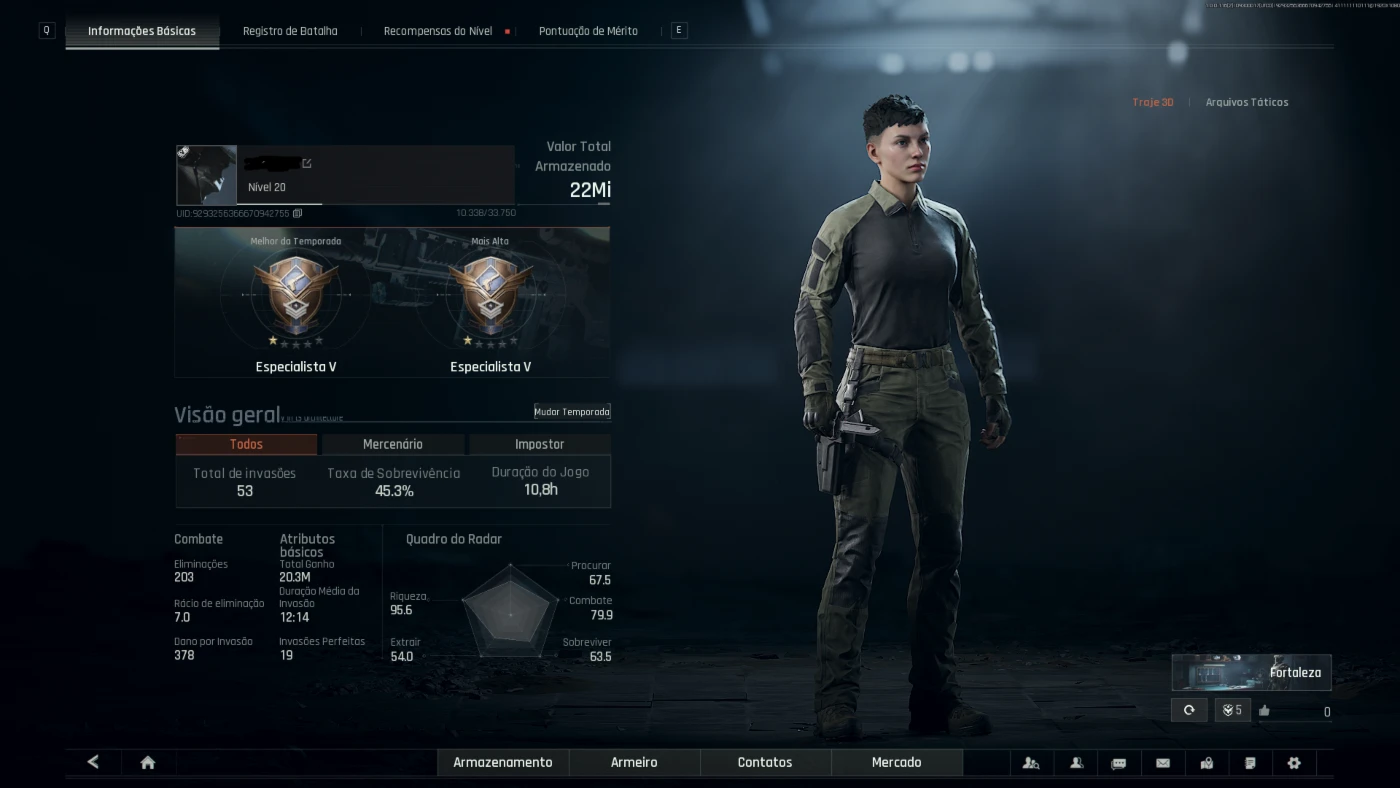This screenshot has height=788, width=1400.
Task: Switch to Recompensas do Nível tab
Action: coord(438,31)
